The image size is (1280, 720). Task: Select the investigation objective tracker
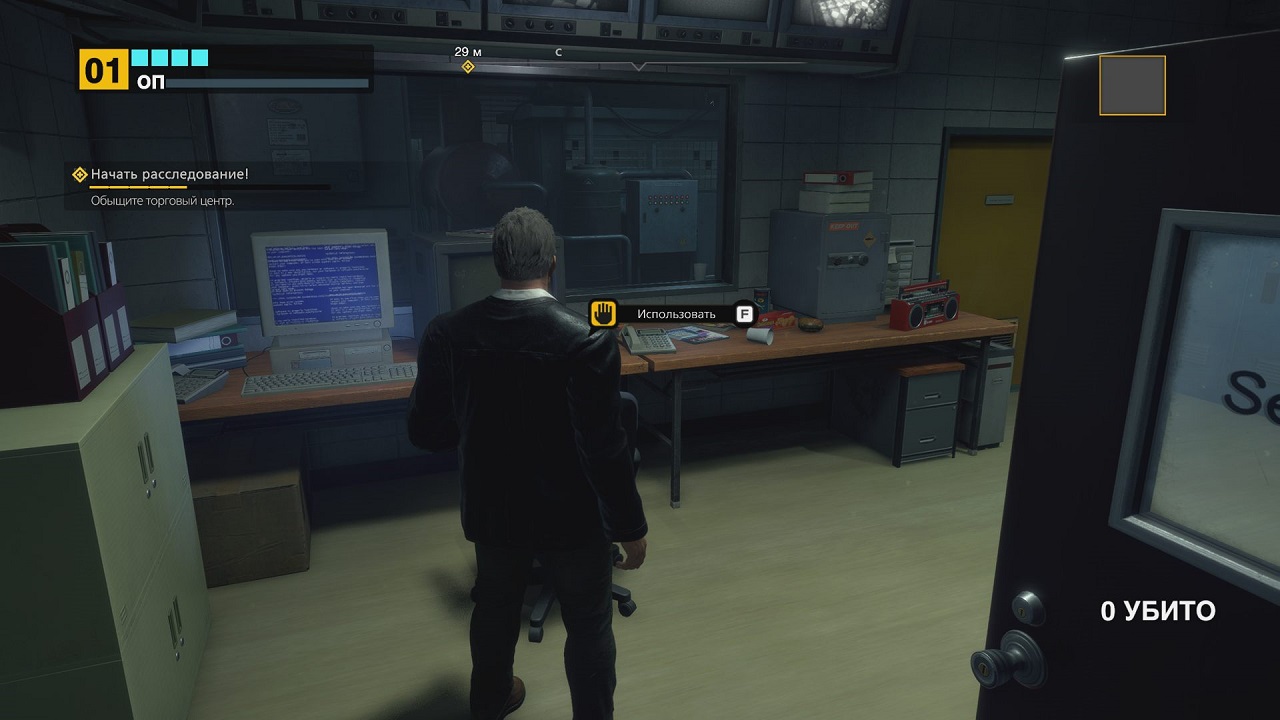168,175
